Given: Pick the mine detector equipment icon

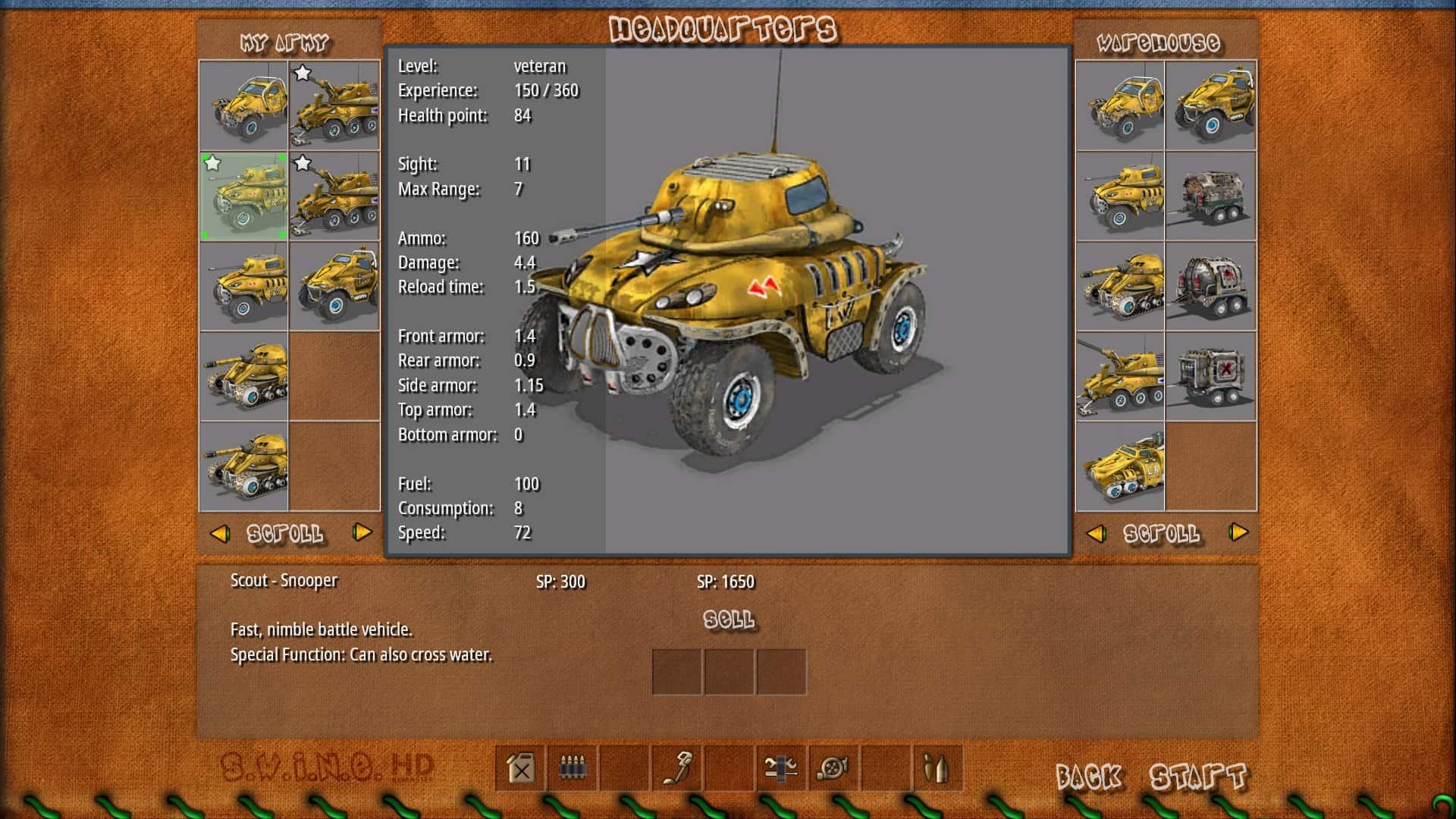Looking at the screenshot, I should [x=677, y=769].
